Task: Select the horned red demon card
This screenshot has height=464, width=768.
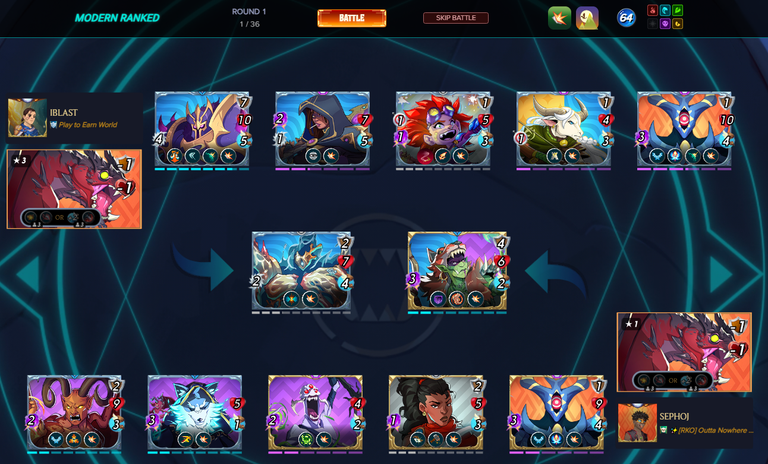Action: point(75,412)
